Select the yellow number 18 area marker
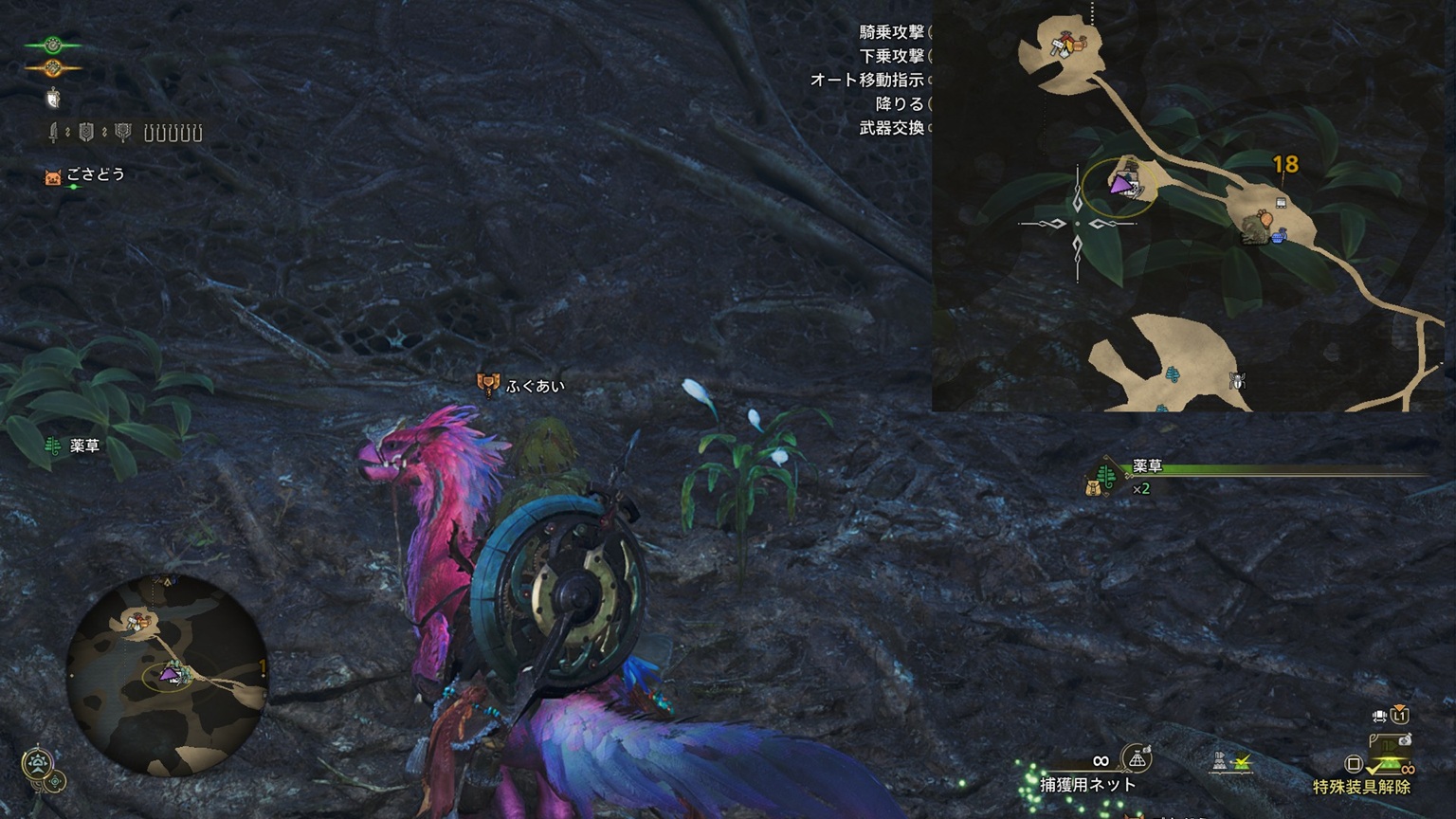Viewport: 1456px width, 819px height. [x=1285, y=165]
